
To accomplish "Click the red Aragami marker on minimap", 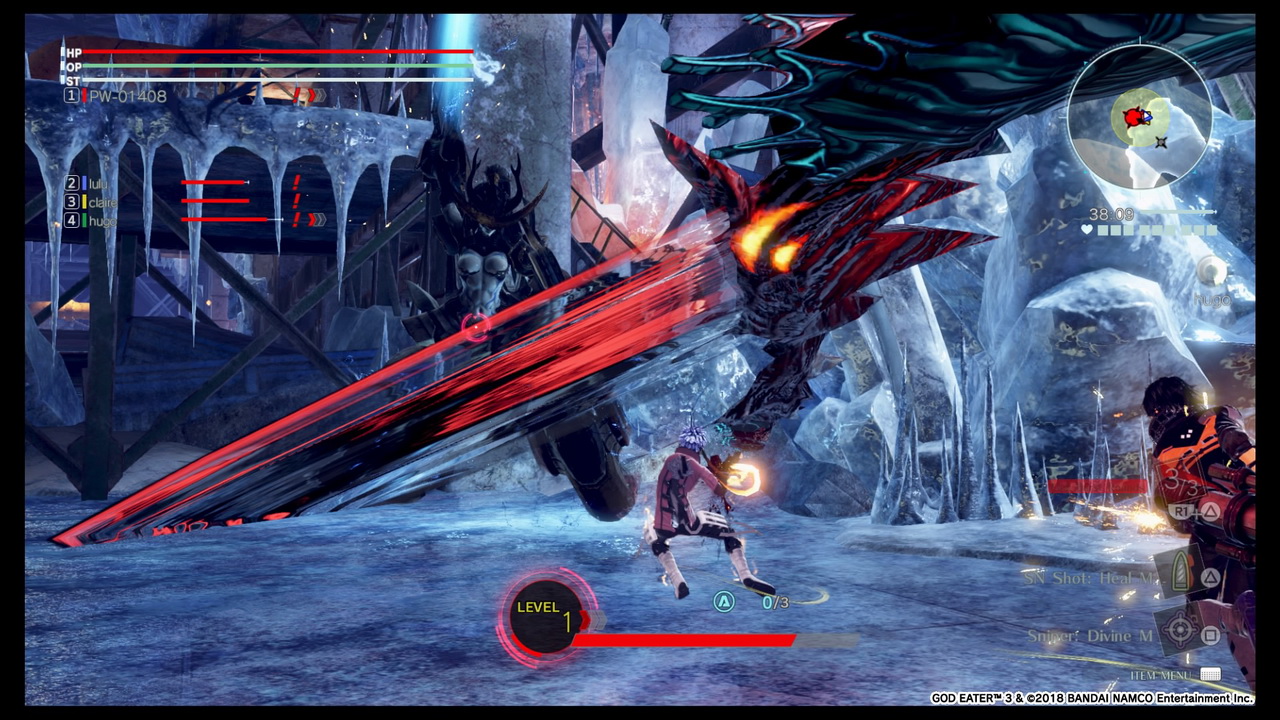I will pos(1134,118).
